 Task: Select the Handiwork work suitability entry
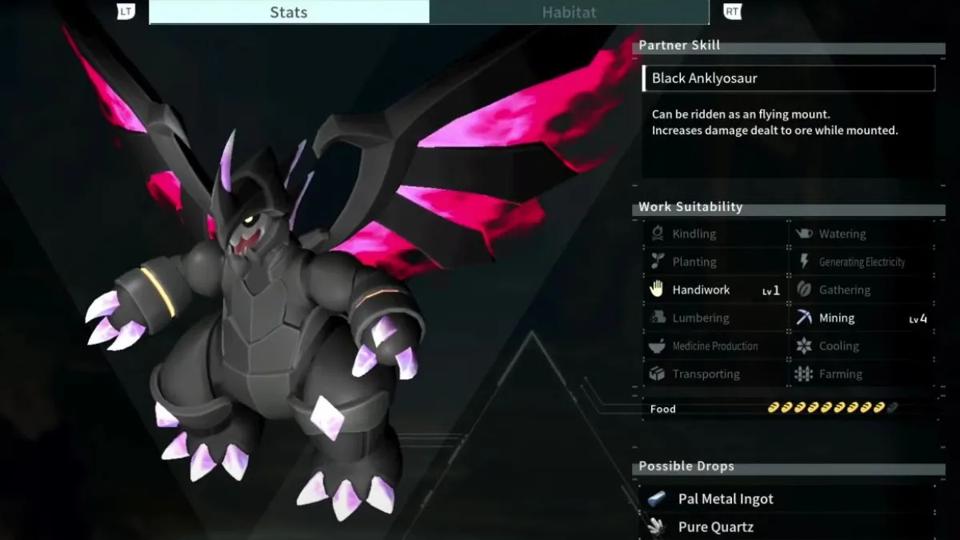tap(701, 290)
